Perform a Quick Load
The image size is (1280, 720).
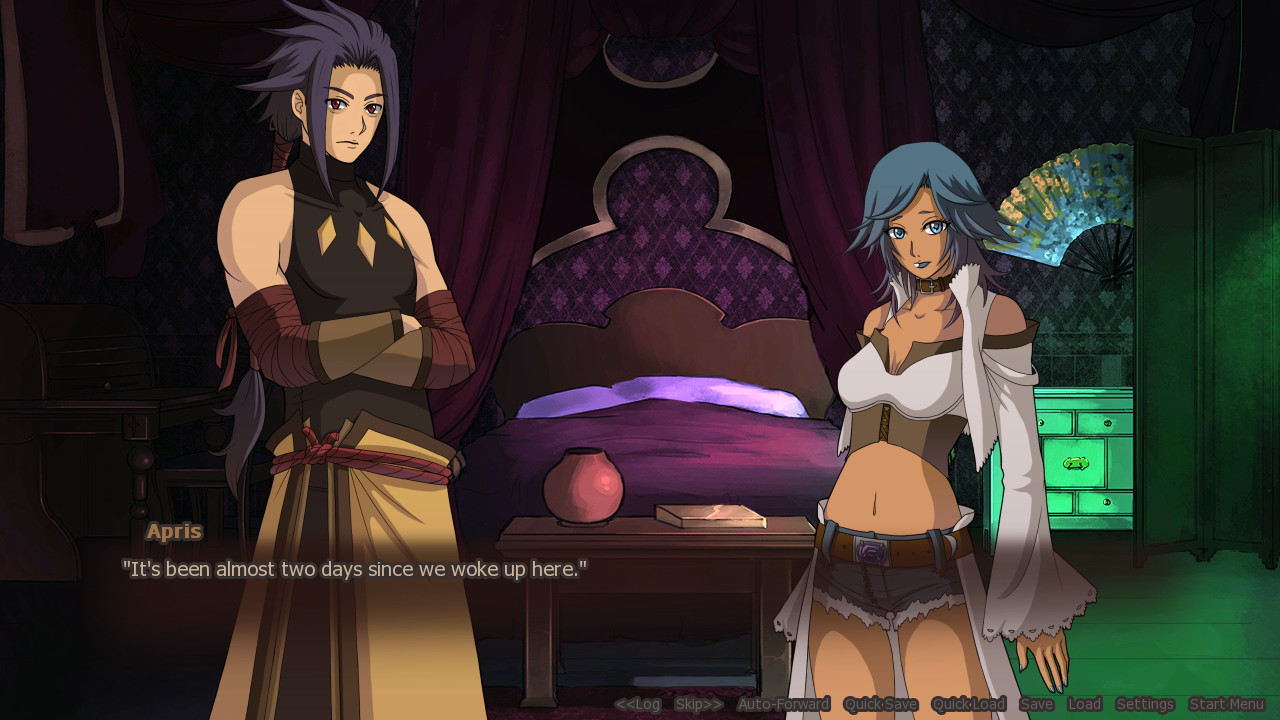[968, 704]
